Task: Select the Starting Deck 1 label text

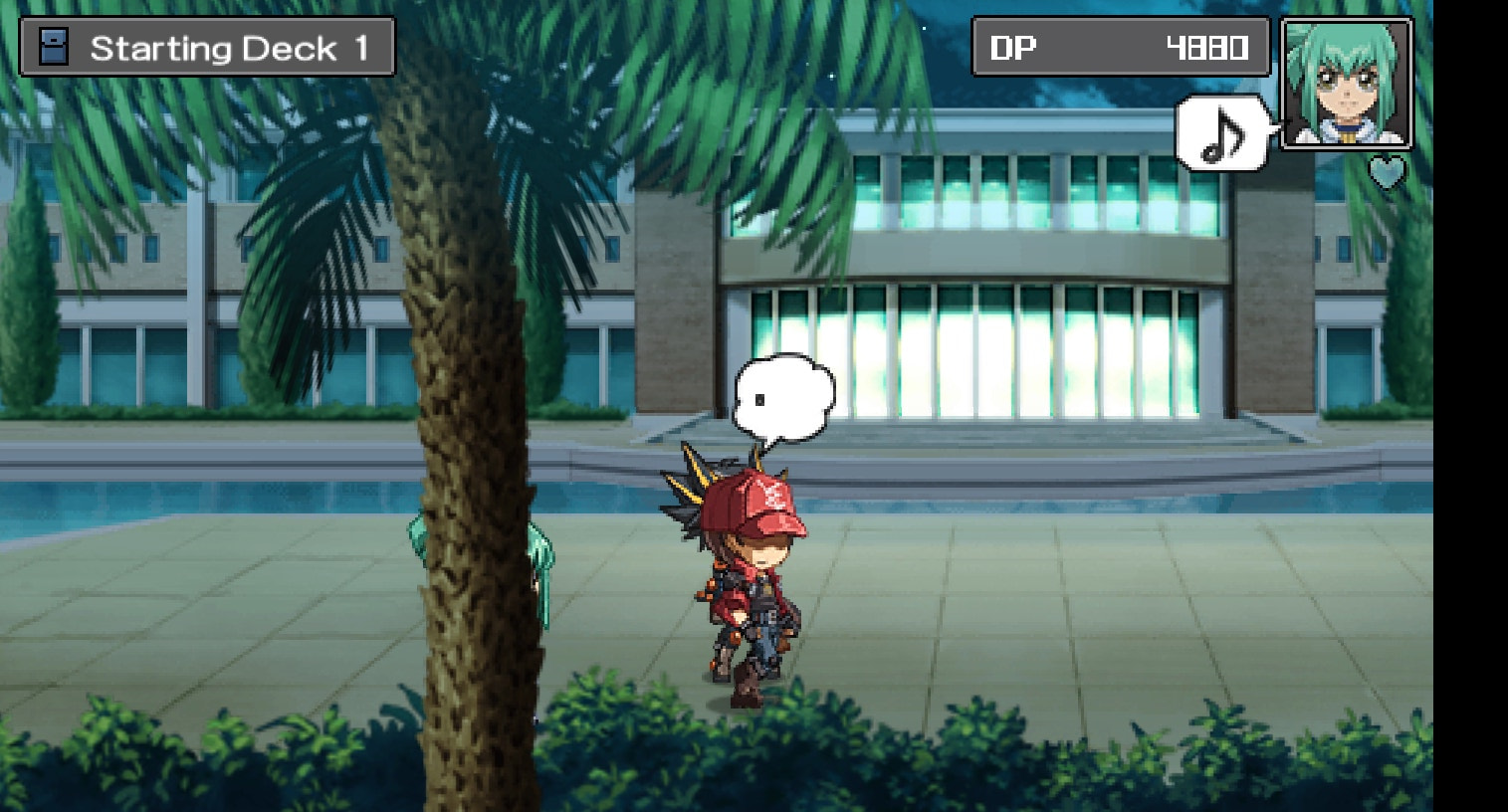Action: [x=231, y=46]
